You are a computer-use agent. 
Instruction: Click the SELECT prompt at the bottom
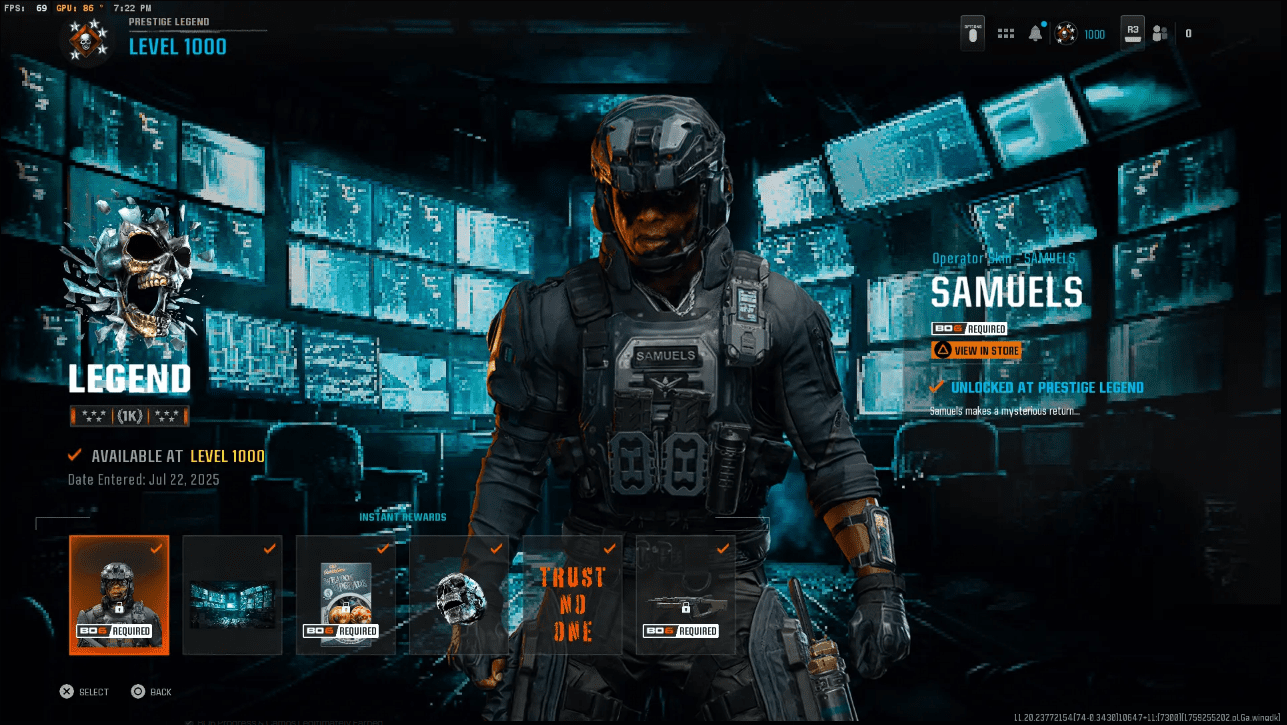pos(84,691)
